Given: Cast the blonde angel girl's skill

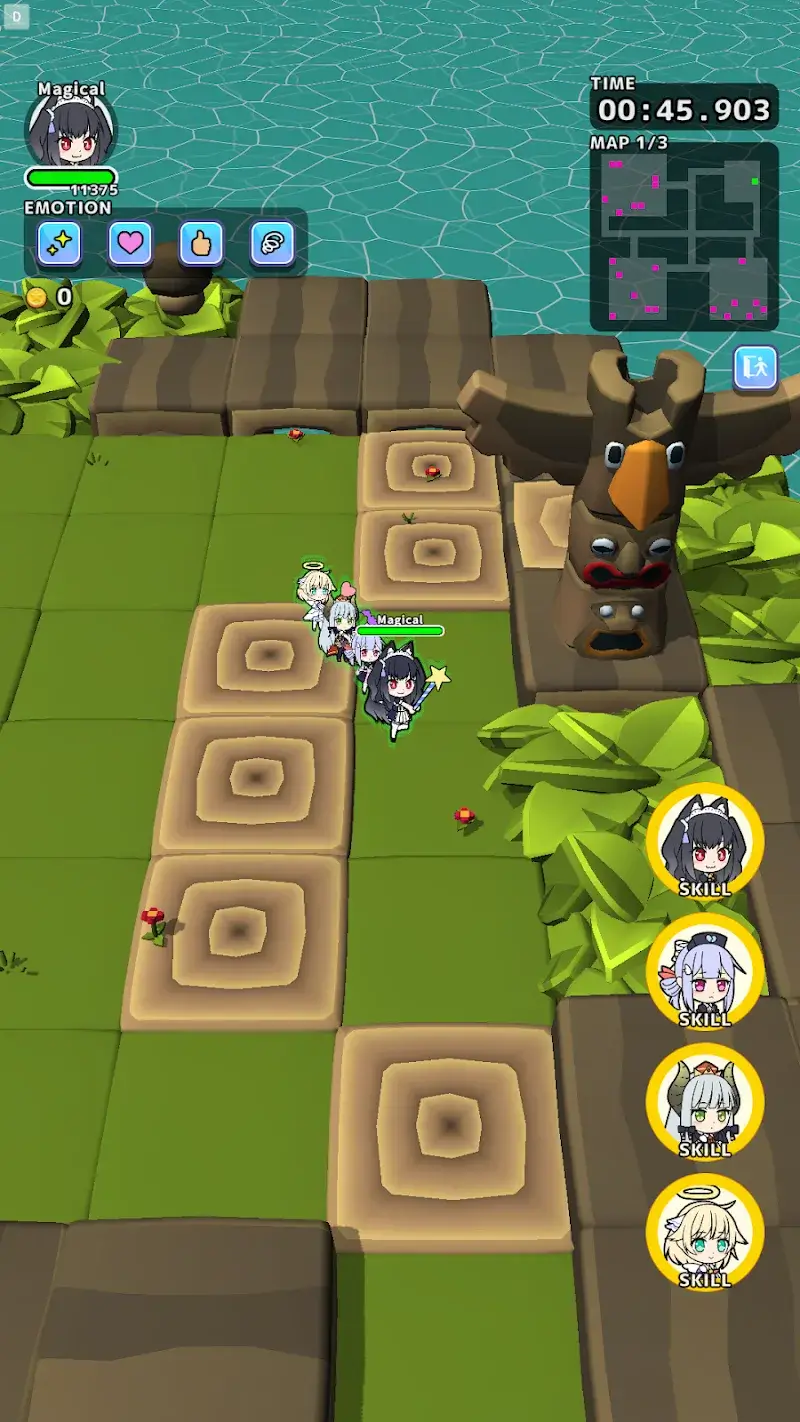Looking at the screenshot, I should pyautogui.click(x=705, y=1232).
